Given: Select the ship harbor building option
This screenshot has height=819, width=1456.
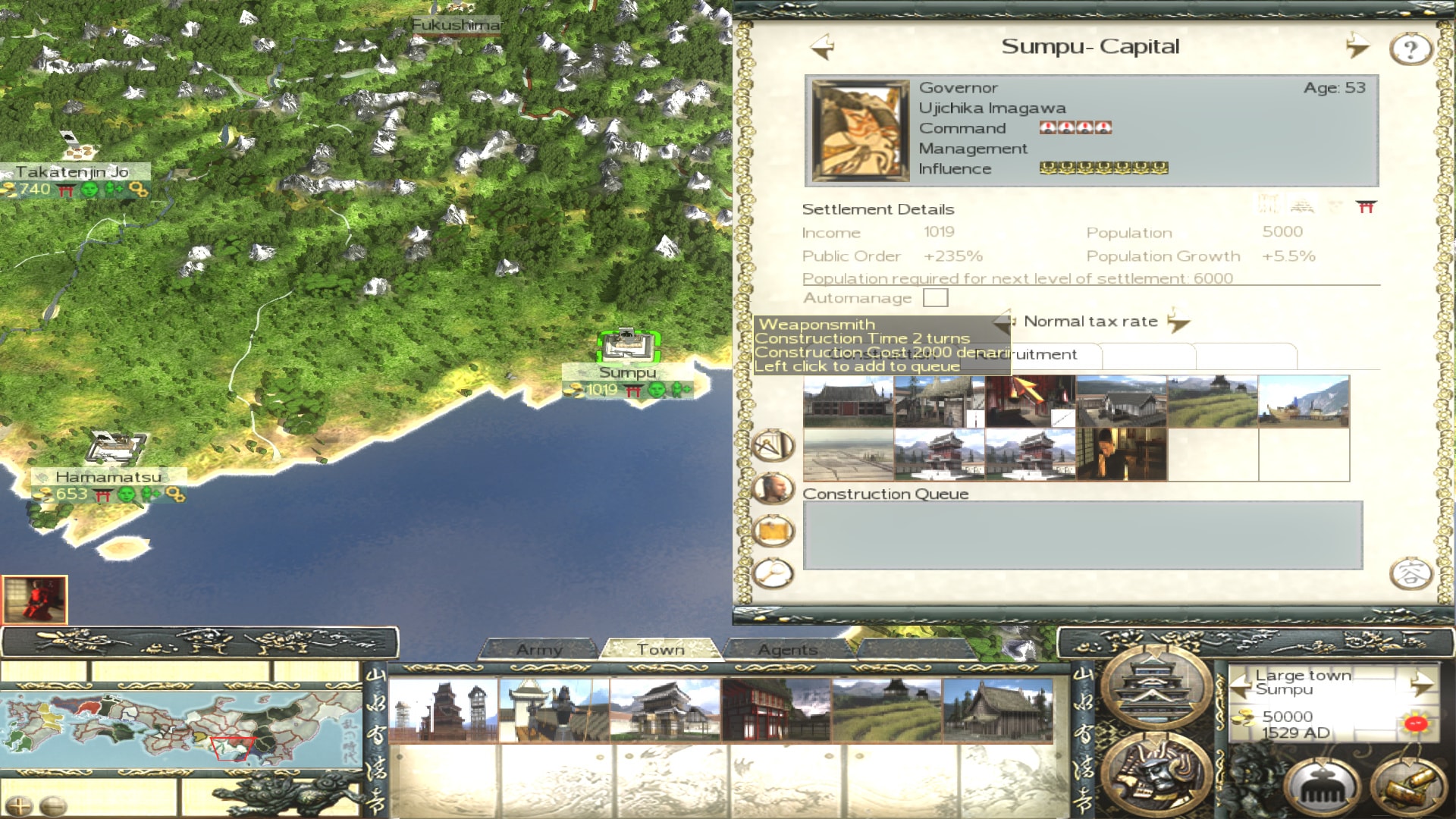Looking at the screenshot, I should 1304,401.
